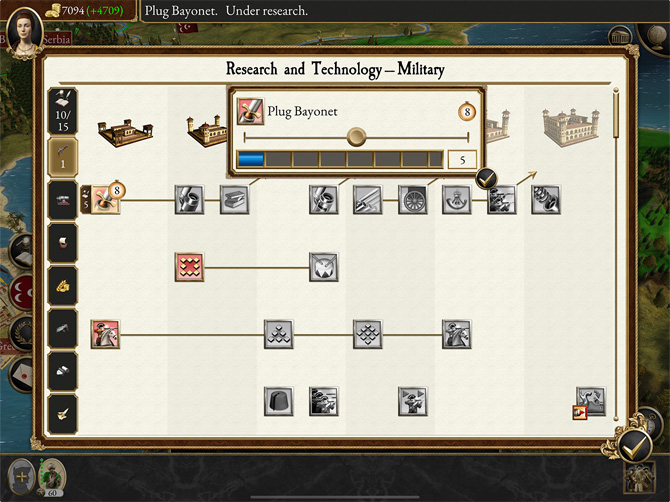Switch to the cannon category tab
This screenshot has height=502, width=670.
click(x=62, y=200)
